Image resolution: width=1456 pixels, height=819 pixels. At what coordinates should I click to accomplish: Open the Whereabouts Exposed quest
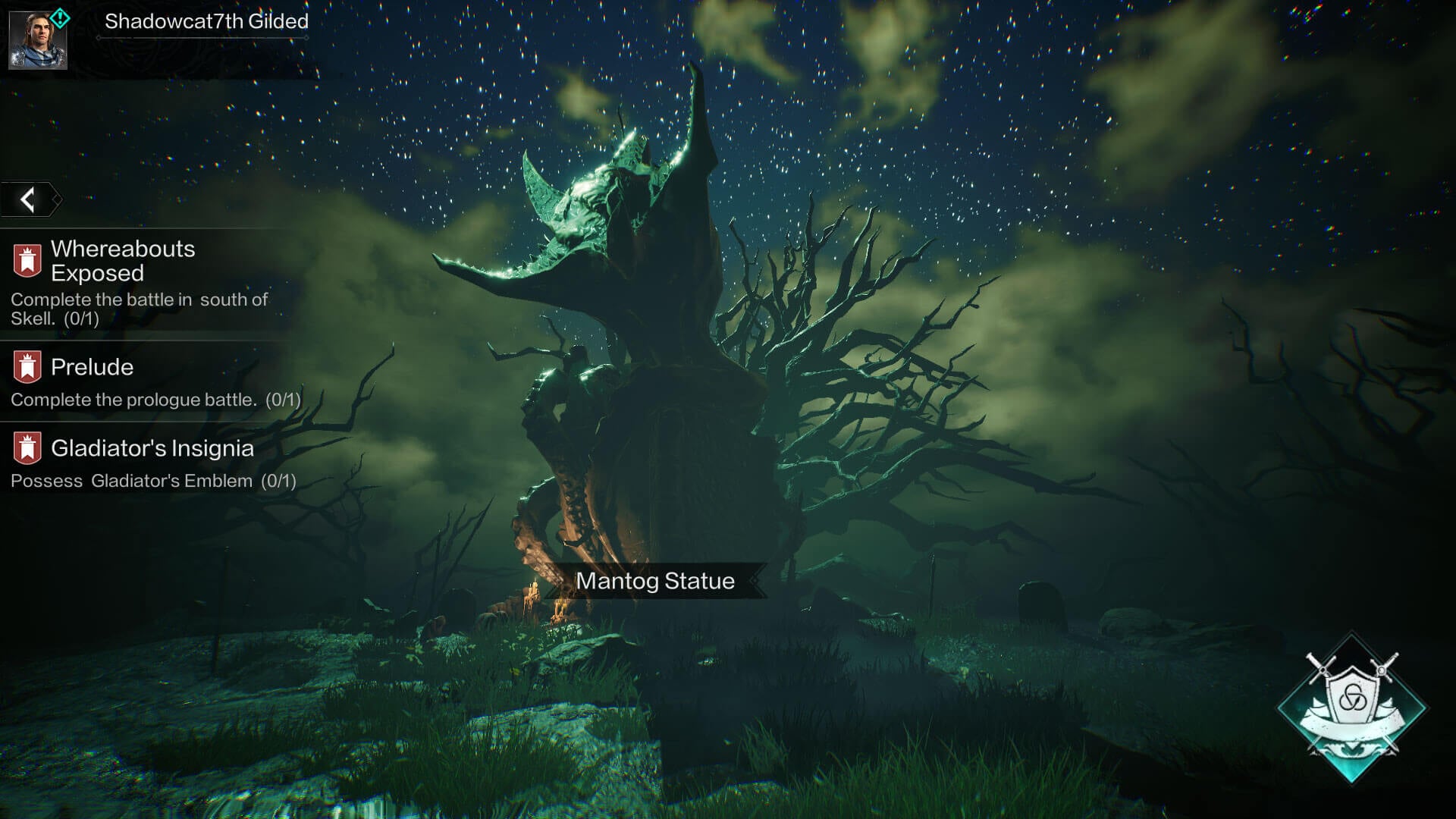(123, 261)
